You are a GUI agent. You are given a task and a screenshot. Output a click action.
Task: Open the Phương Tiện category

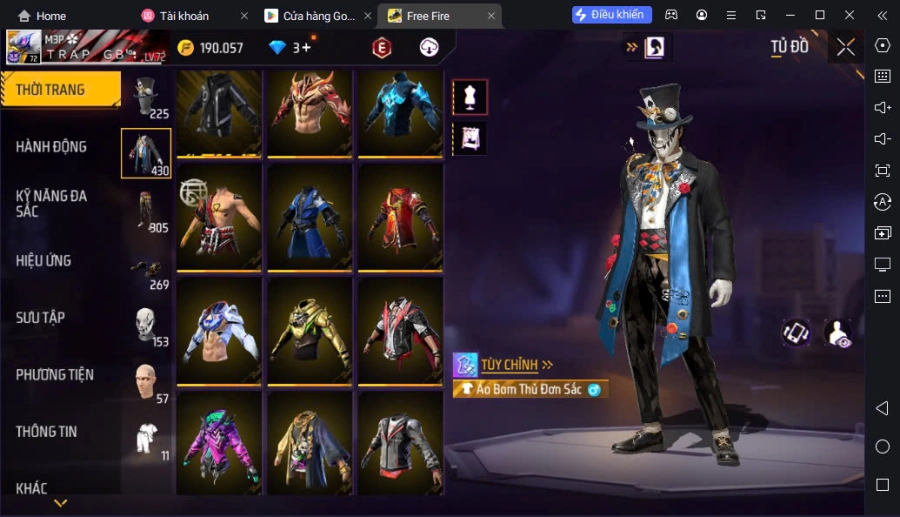[x=54, y=375]
